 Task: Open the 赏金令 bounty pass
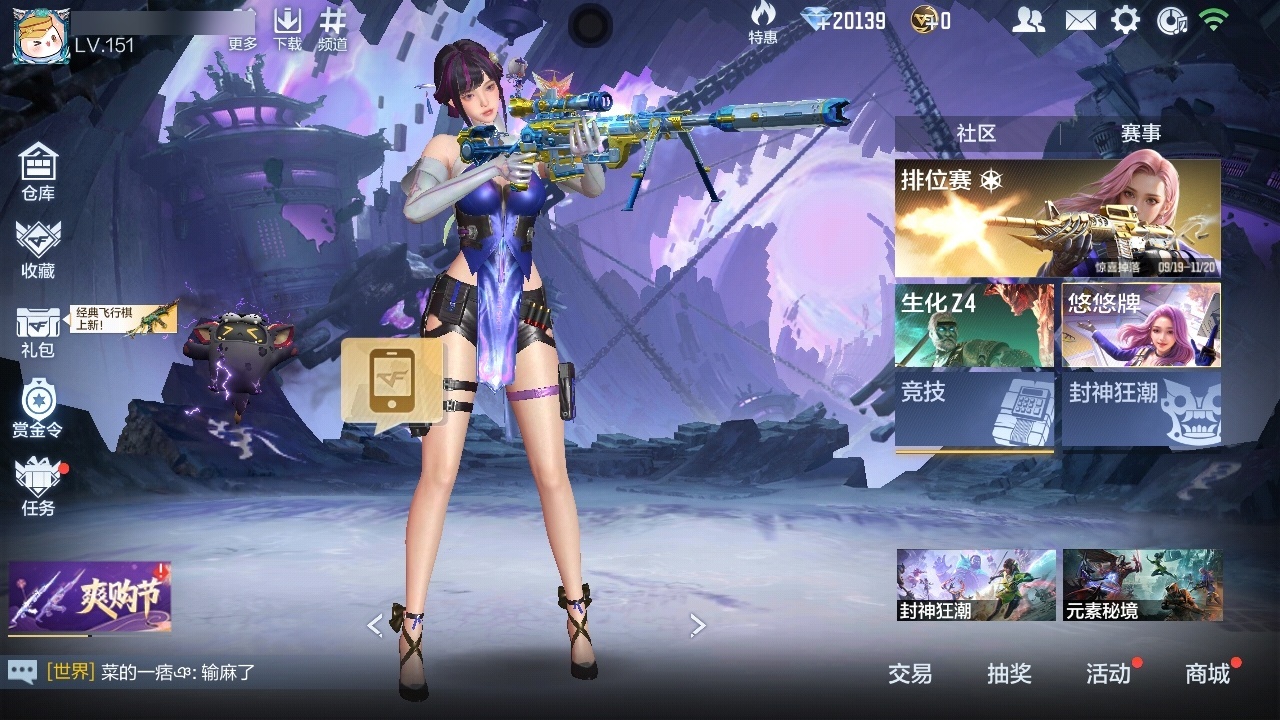point(38,408)
